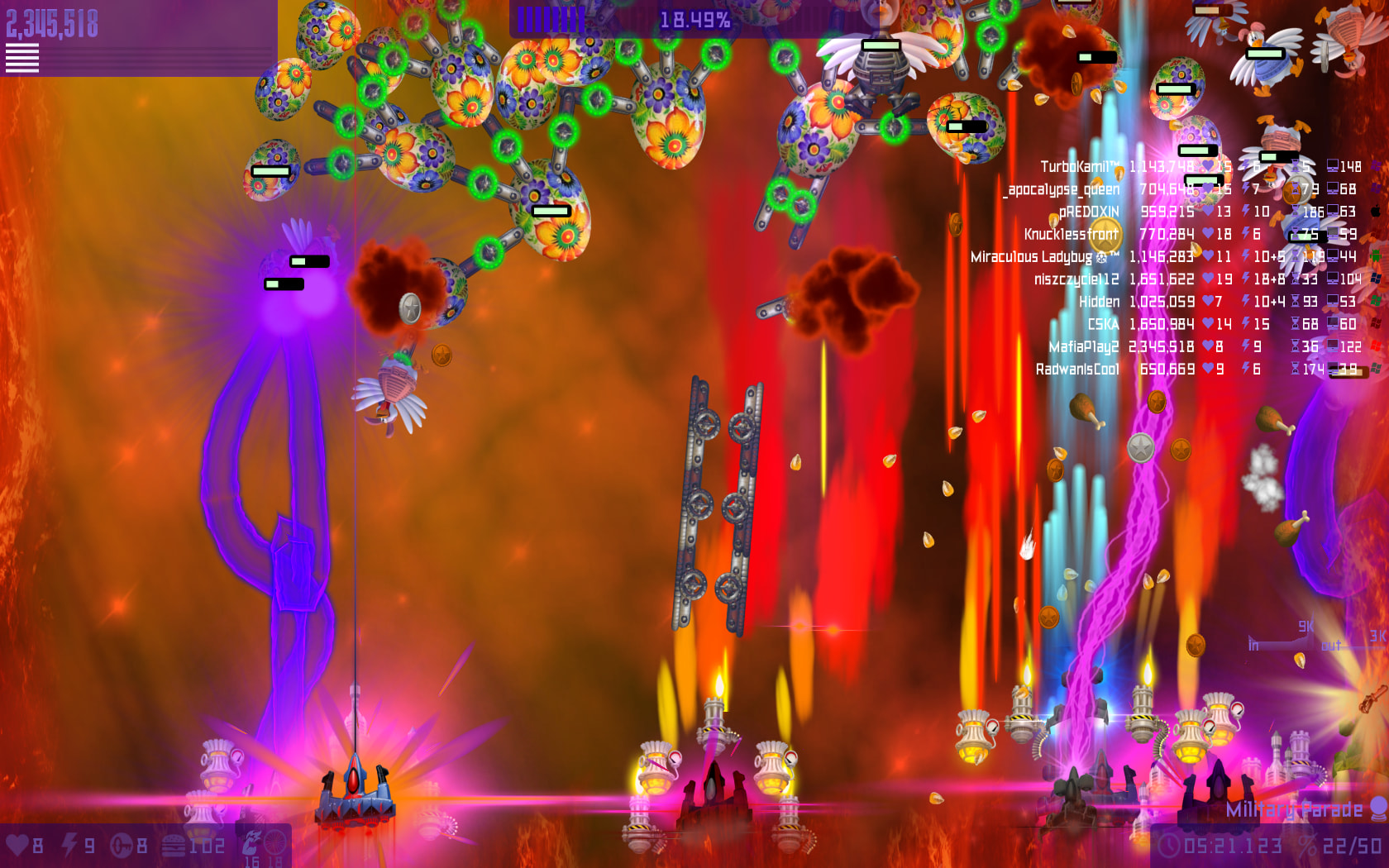The image size is (1389, 868).
Task: Click the _apocalypse_queen scoreboard row
Action: 1063,189
